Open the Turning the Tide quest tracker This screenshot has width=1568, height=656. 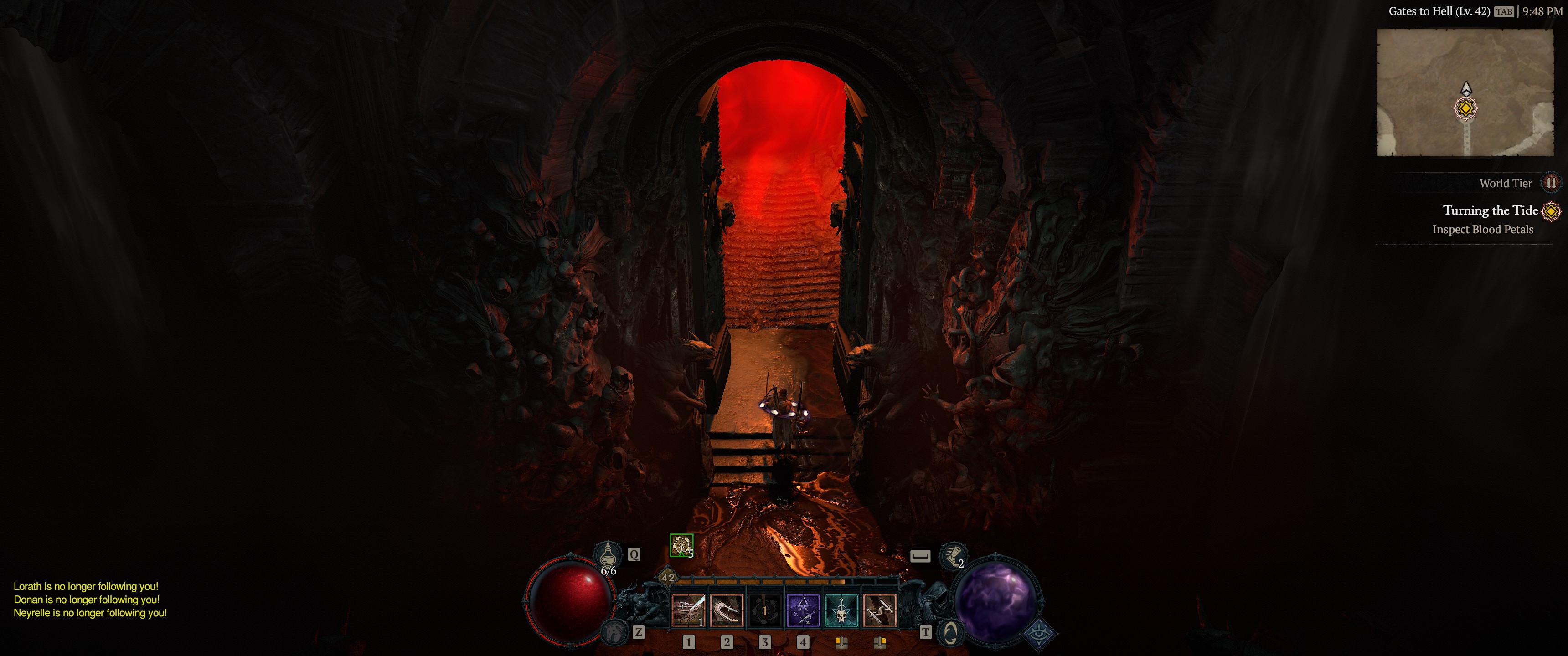[x=1490, y=210]
